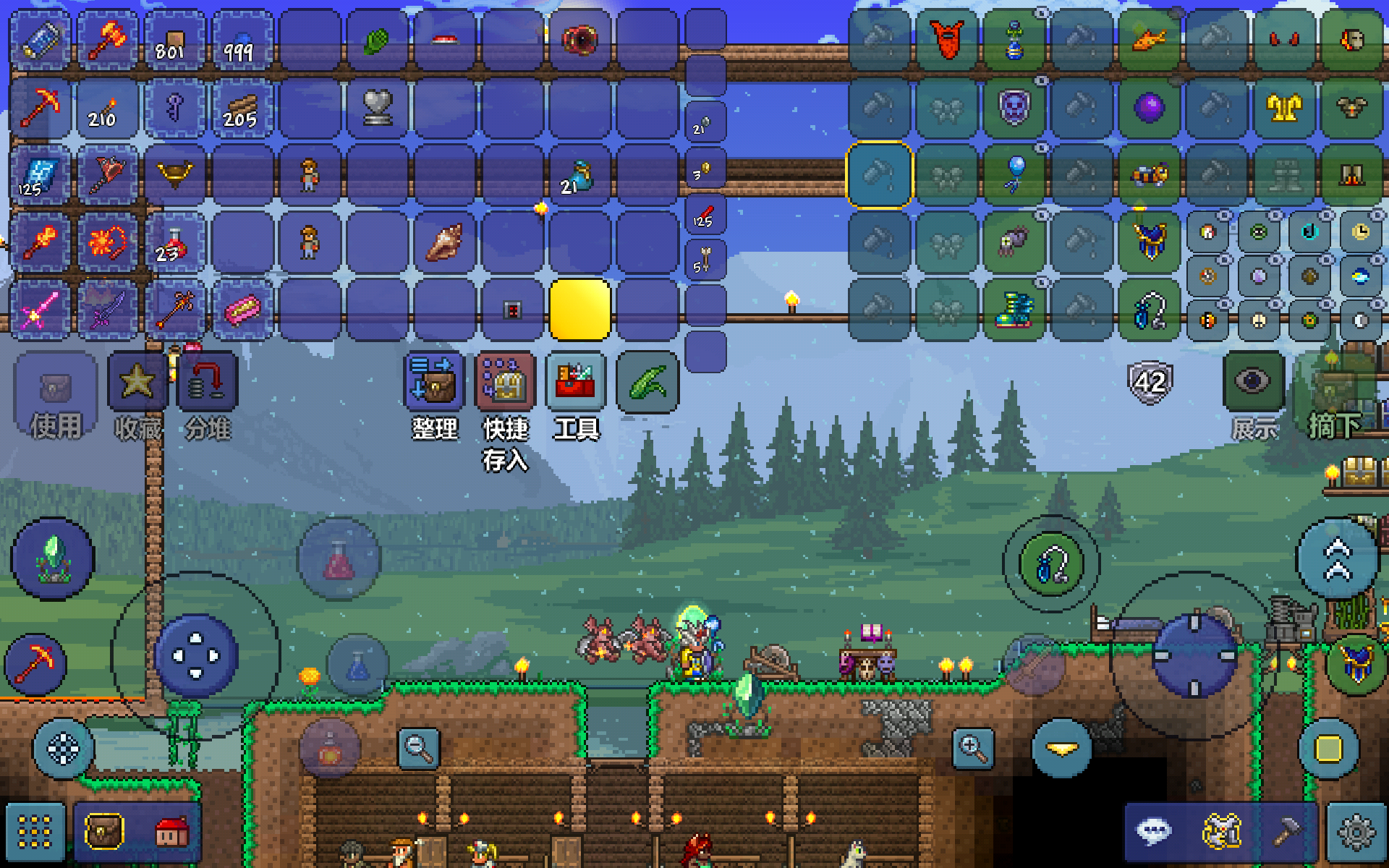Tap the silver heart statue item

pyautogui.click(x=377, y=109)
